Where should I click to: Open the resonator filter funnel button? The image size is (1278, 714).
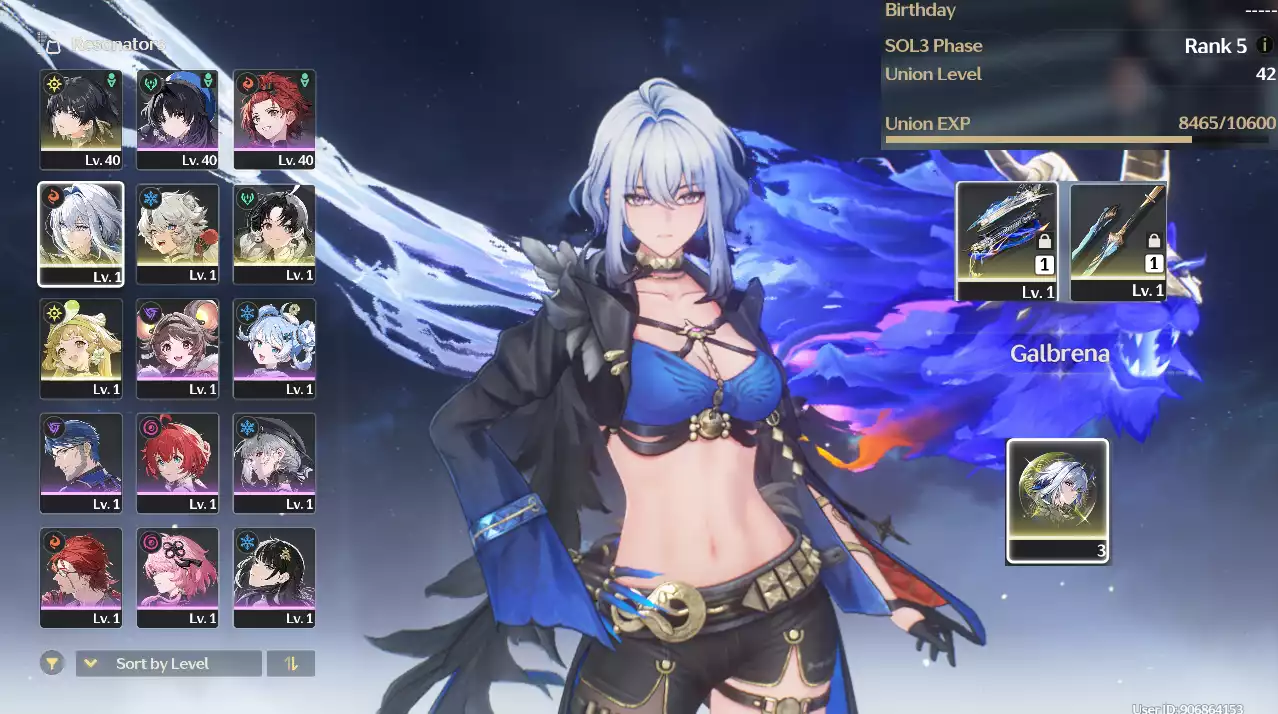[51, 663]
